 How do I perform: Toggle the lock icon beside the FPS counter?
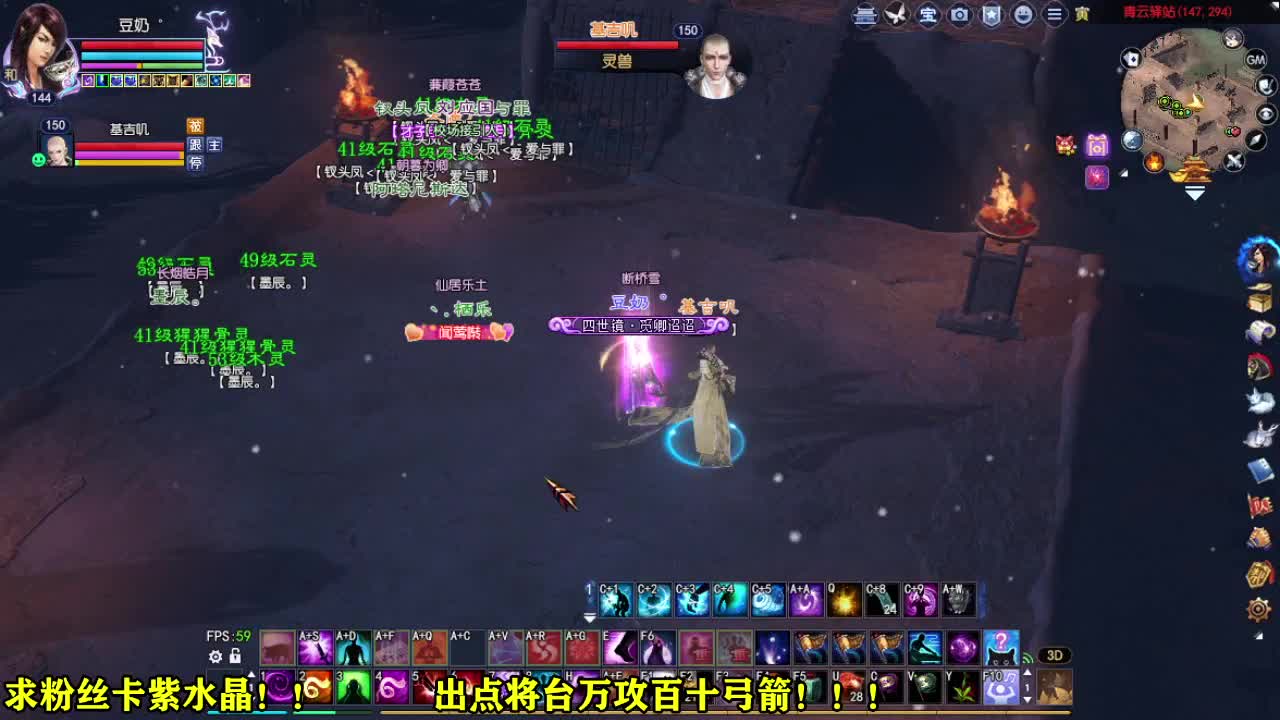pyautogui.click(x=235, y=656)
